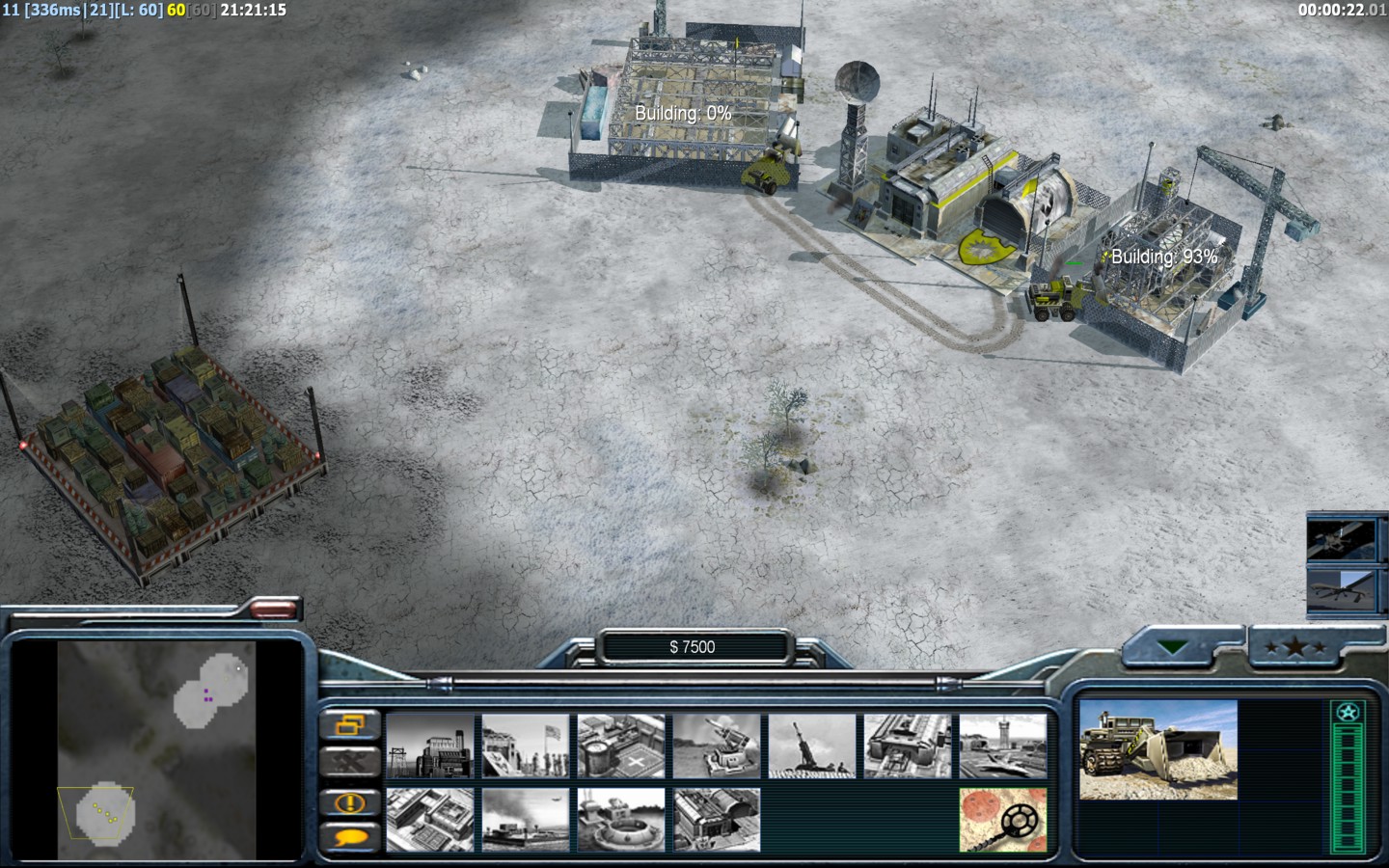Place a beacon with exclamation button
1389x868 pixels.
(x=349, y=801)
